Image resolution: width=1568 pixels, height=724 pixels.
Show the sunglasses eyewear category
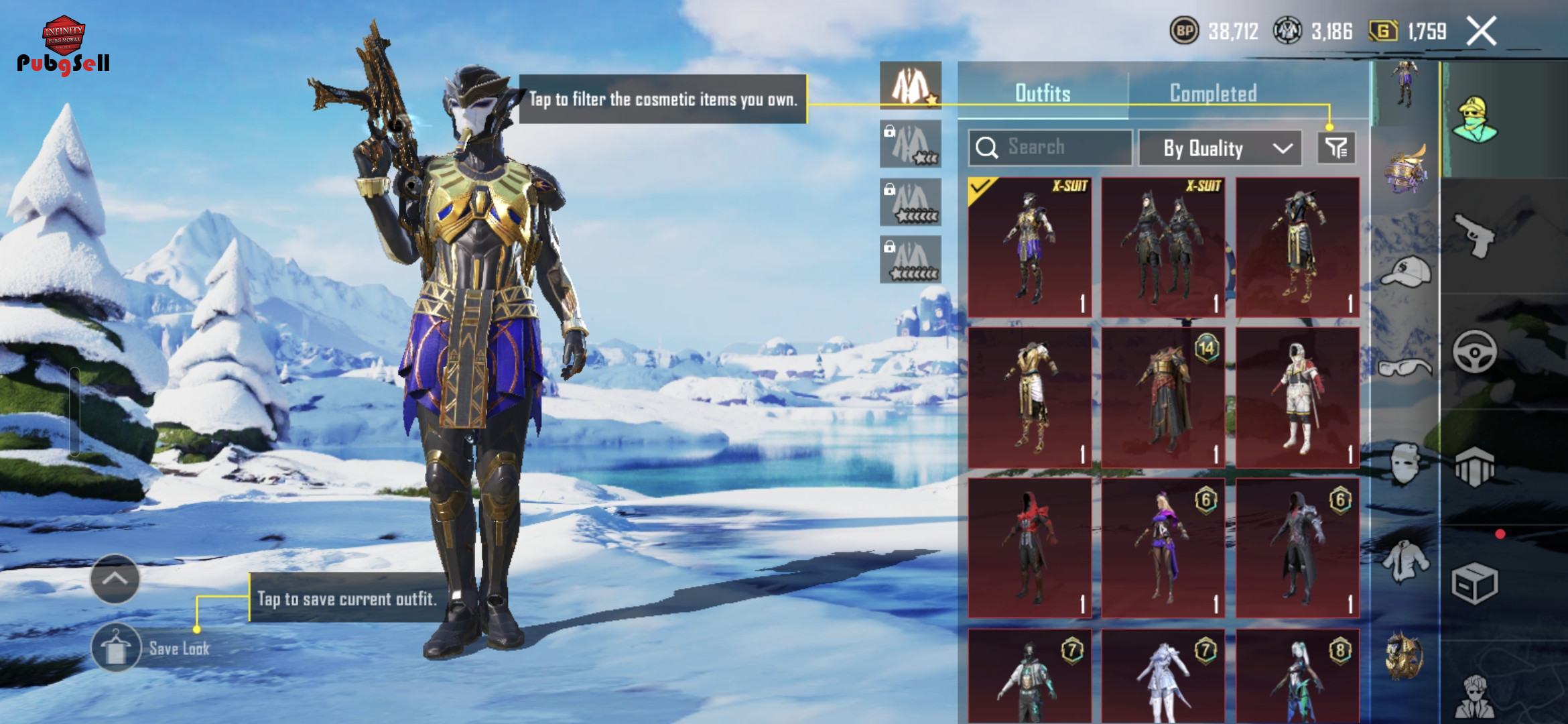click(x=1405, y=367)
